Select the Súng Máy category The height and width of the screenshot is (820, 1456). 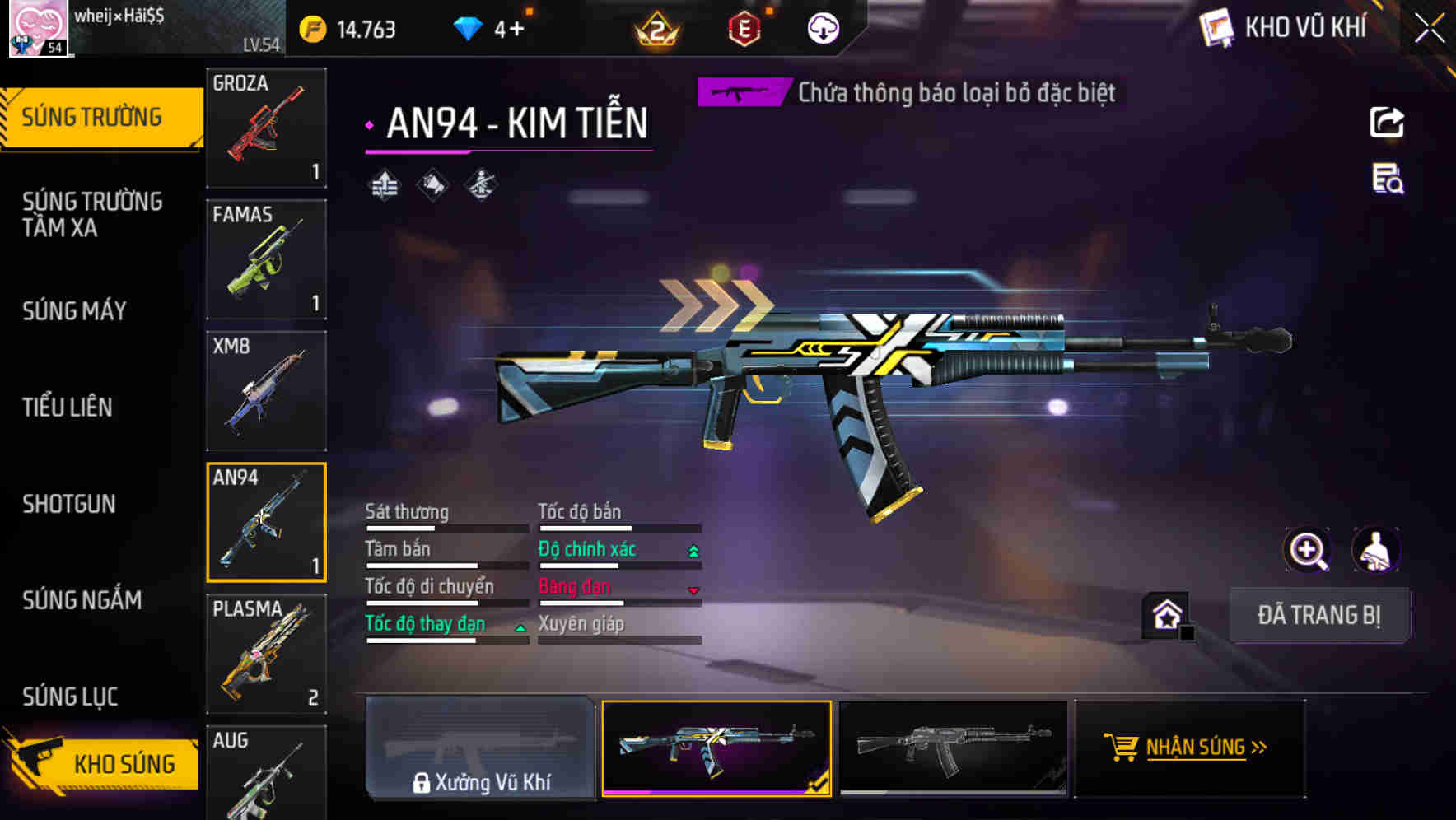click(x=75, y=311)
